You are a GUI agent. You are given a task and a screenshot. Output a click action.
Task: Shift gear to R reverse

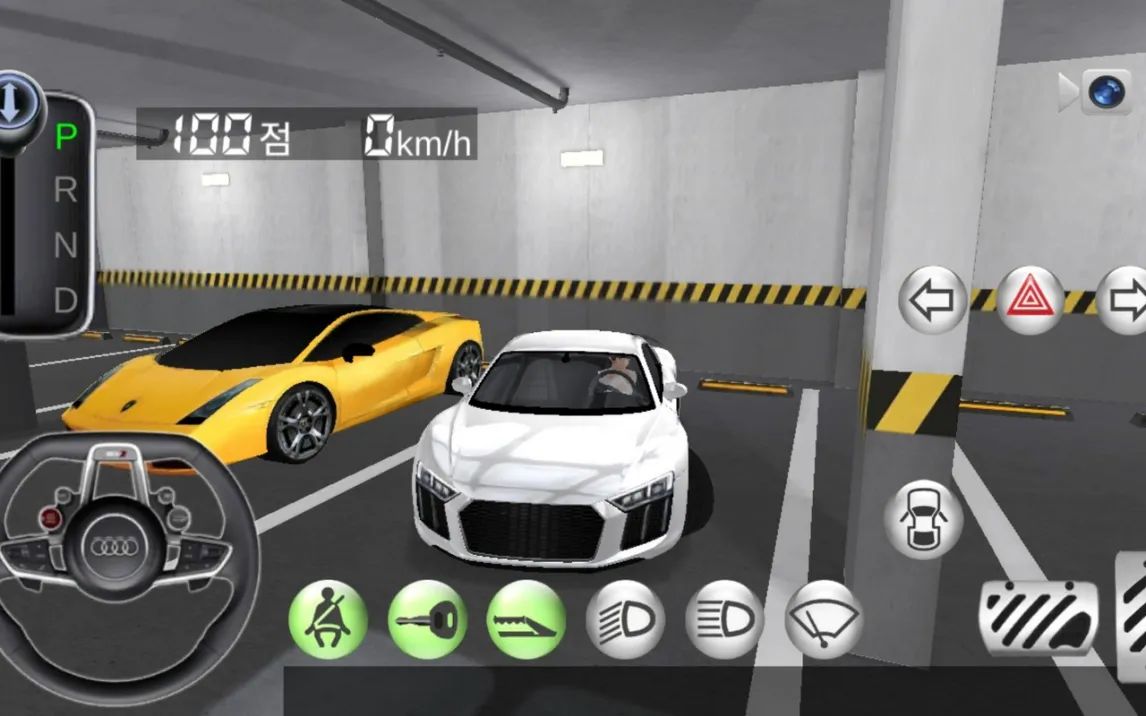tap(66, 190)
